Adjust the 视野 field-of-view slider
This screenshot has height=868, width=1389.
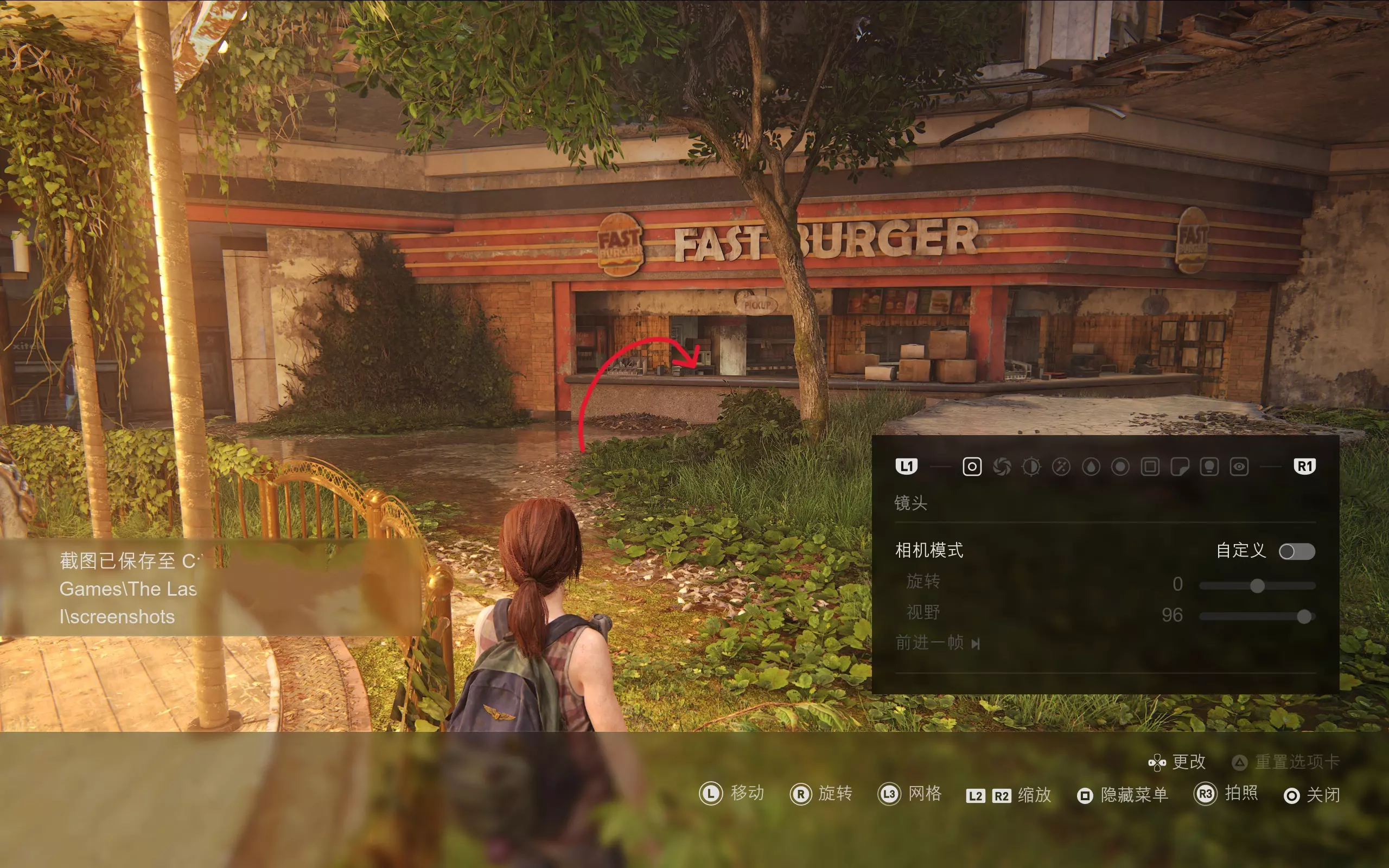(1303, 617)
